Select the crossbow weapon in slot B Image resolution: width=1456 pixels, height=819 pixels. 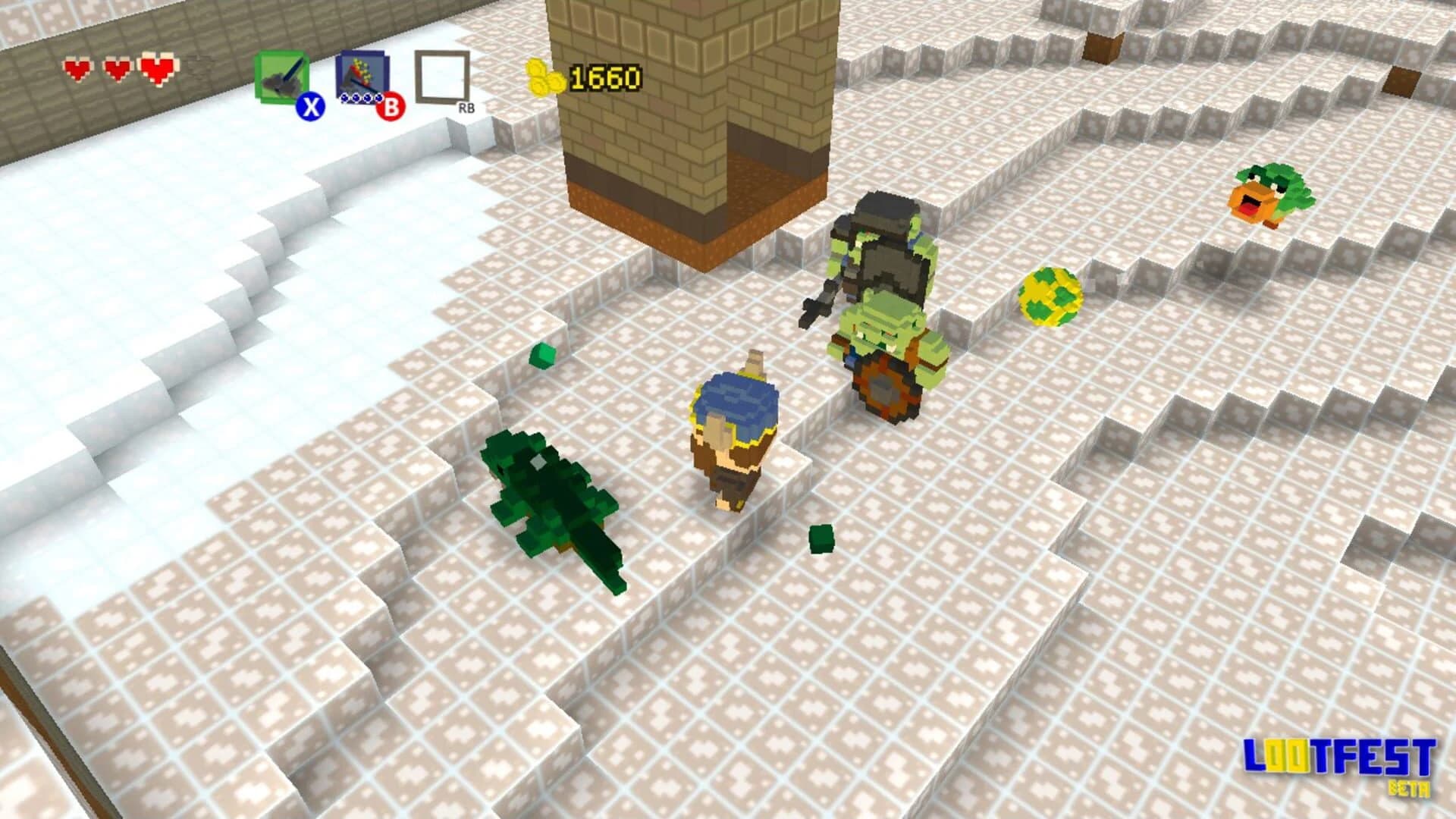coord(362,74)
